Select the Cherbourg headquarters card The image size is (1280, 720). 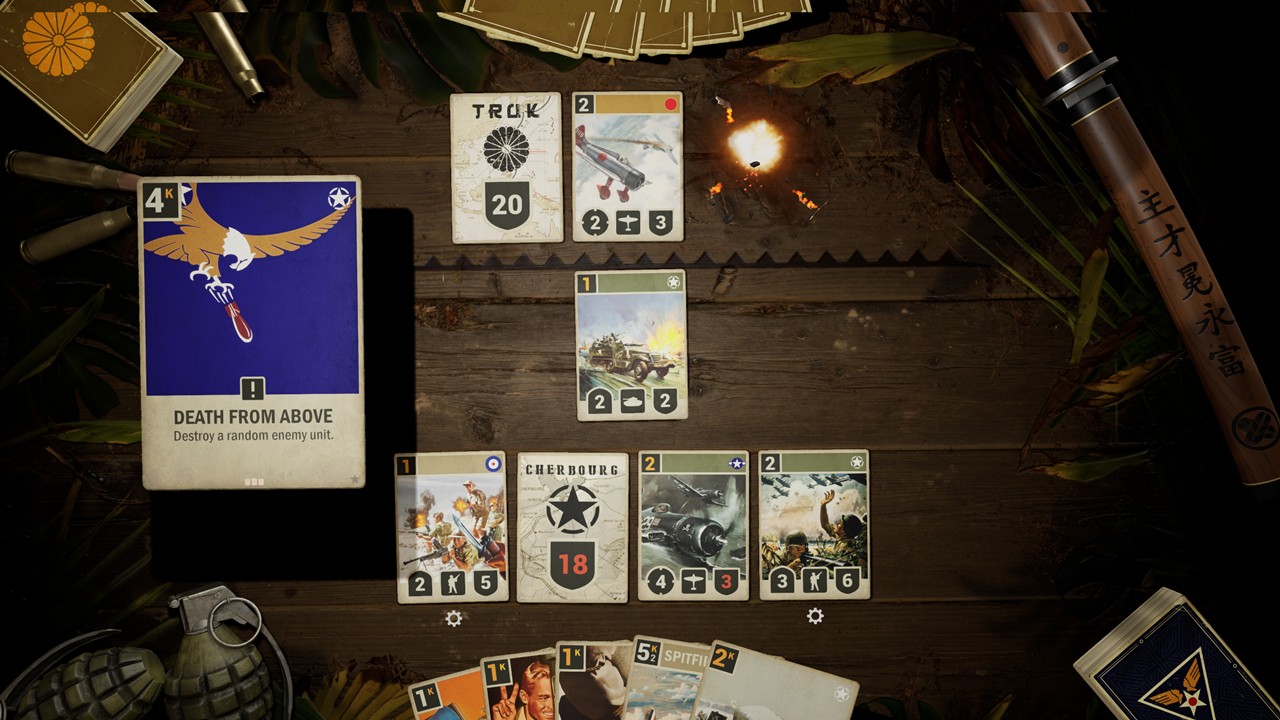pyautogui.click(x=572, y=526)
